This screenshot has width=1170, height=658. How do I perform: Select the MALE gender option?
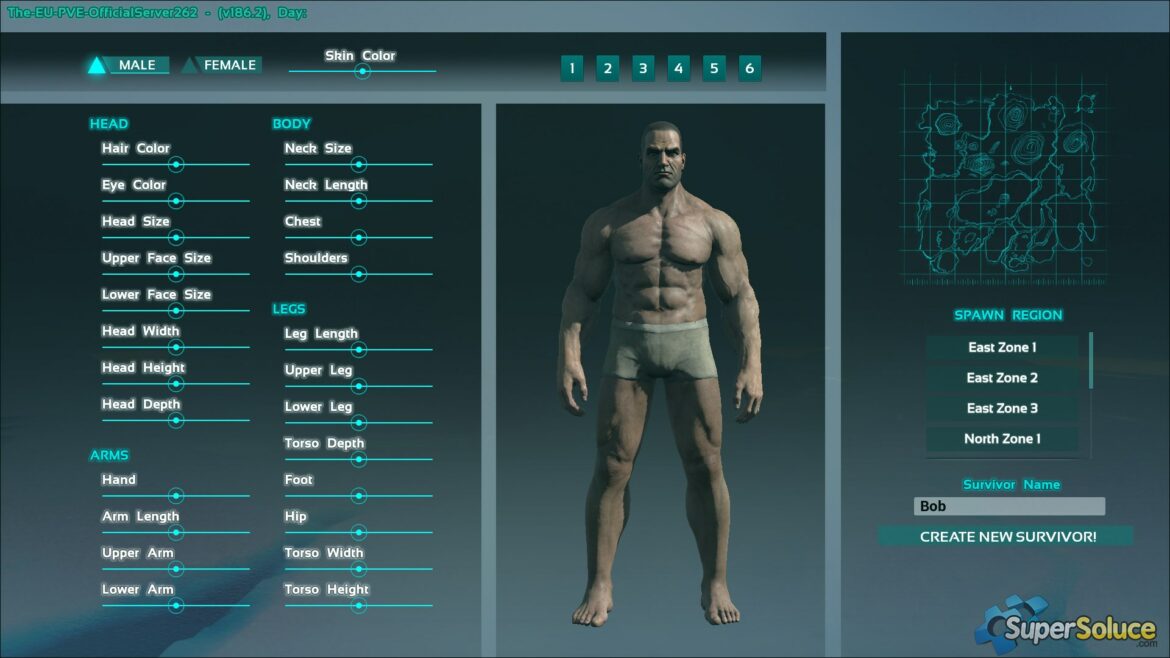pyautogui.click(x=128, y=65)
